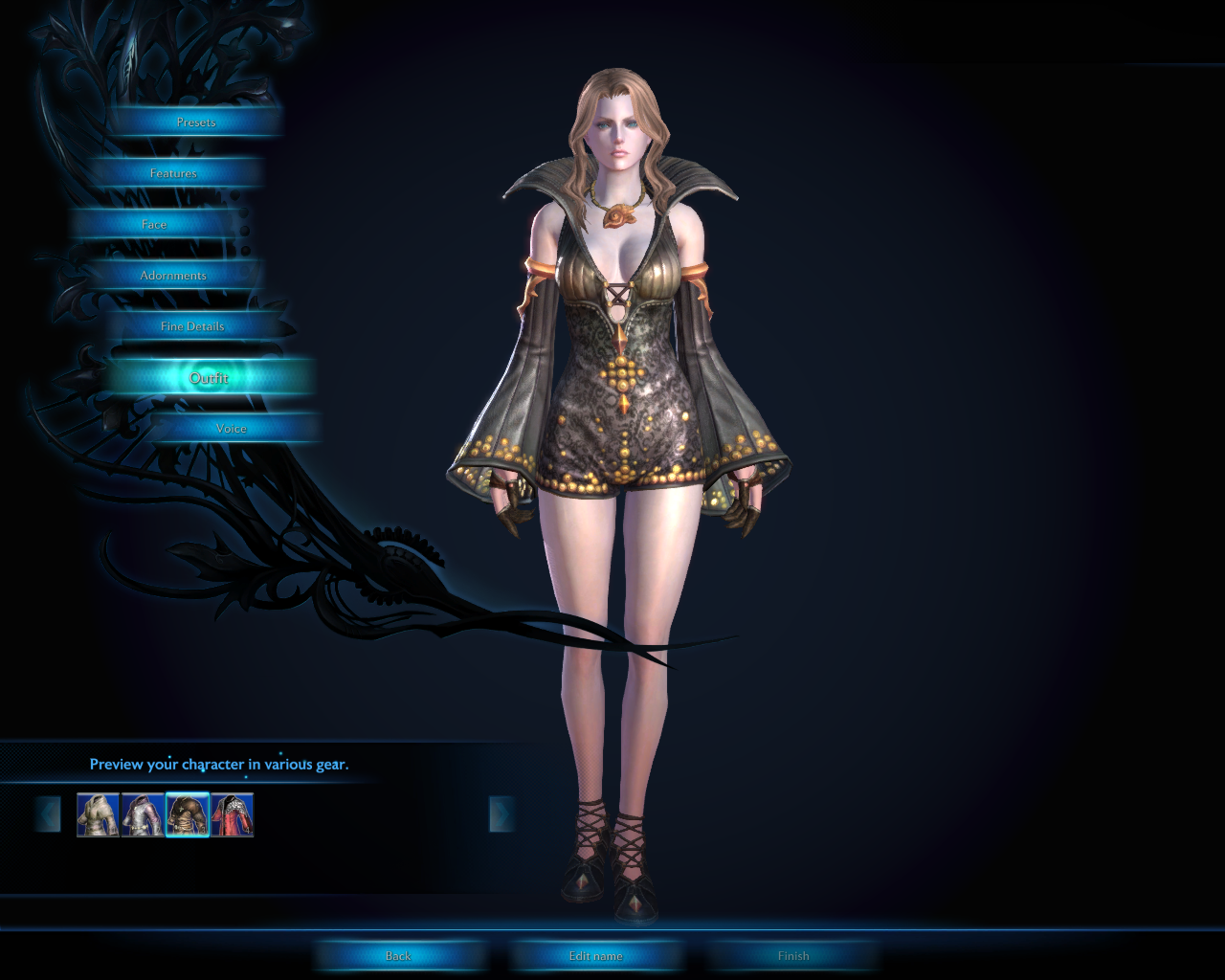Image resolution: width=1225 pixels, height=980 pixels.
Task: Preview the red coat outfit
Action: pyautogui.click(x=233, y=815)
